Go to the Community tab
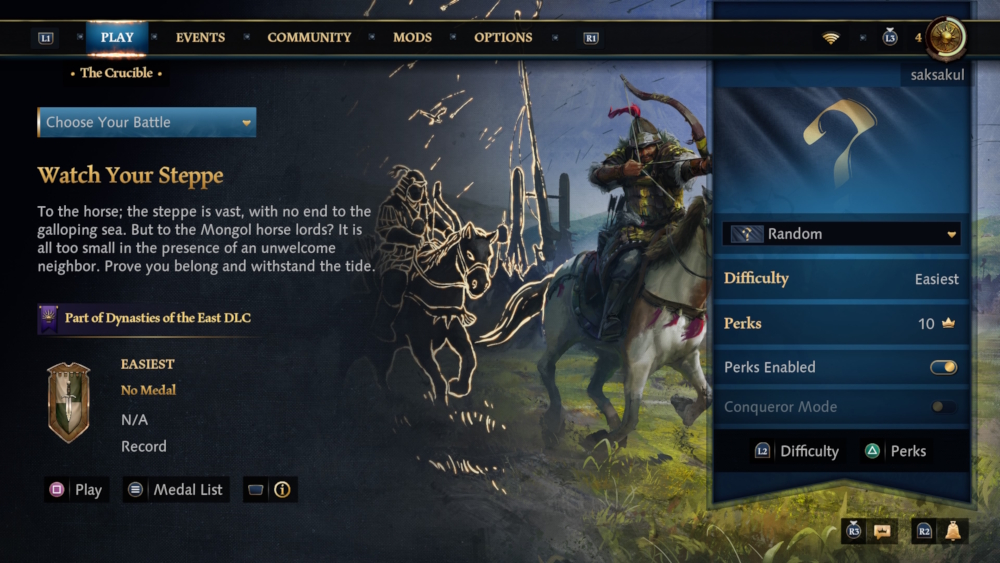This screenshot has width=1000, height=563. (x=309, y=38)
